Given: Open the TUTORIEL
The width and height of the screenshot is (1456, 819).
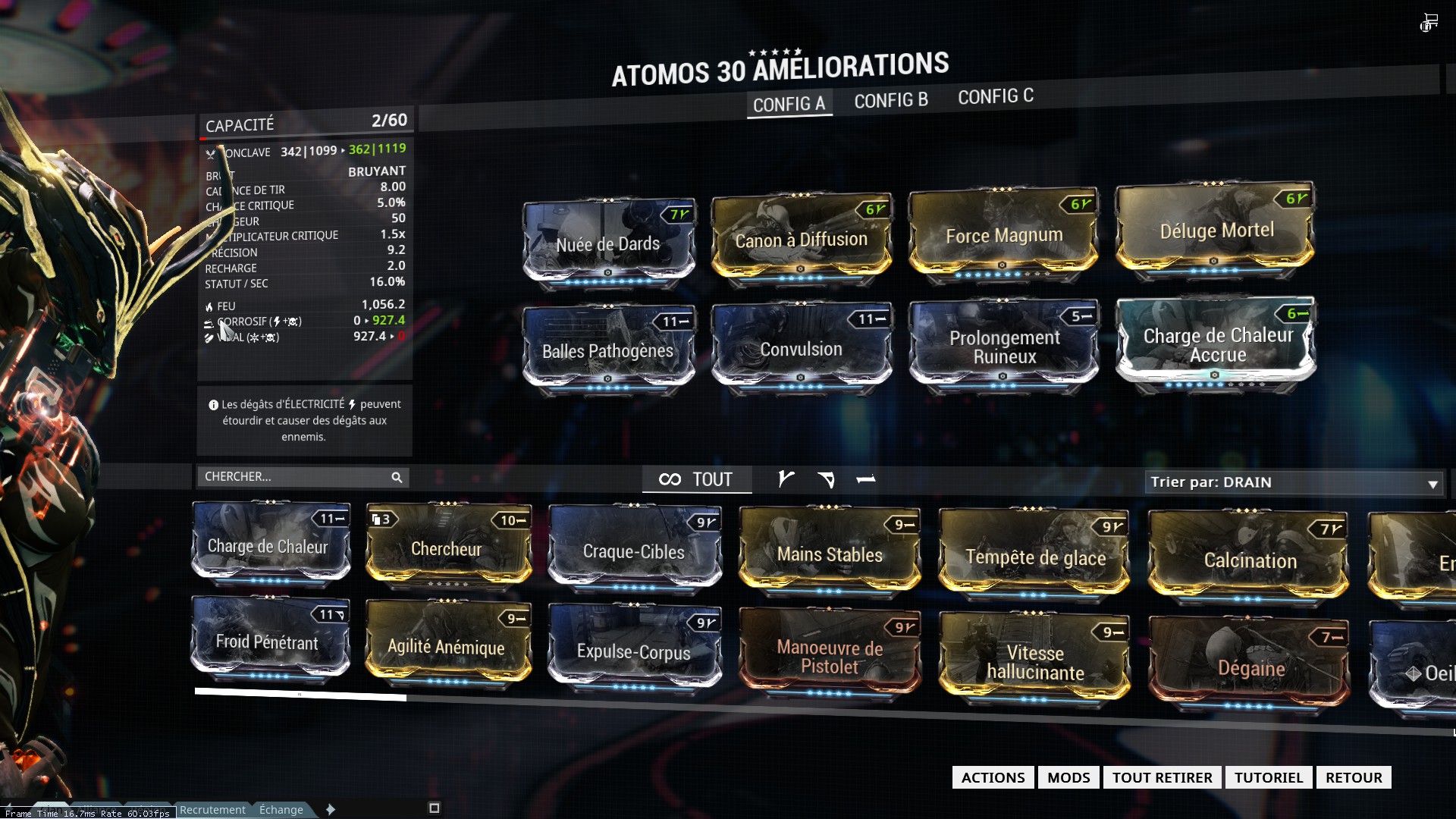Looking at the screenshot, I should pos(1268,777).
